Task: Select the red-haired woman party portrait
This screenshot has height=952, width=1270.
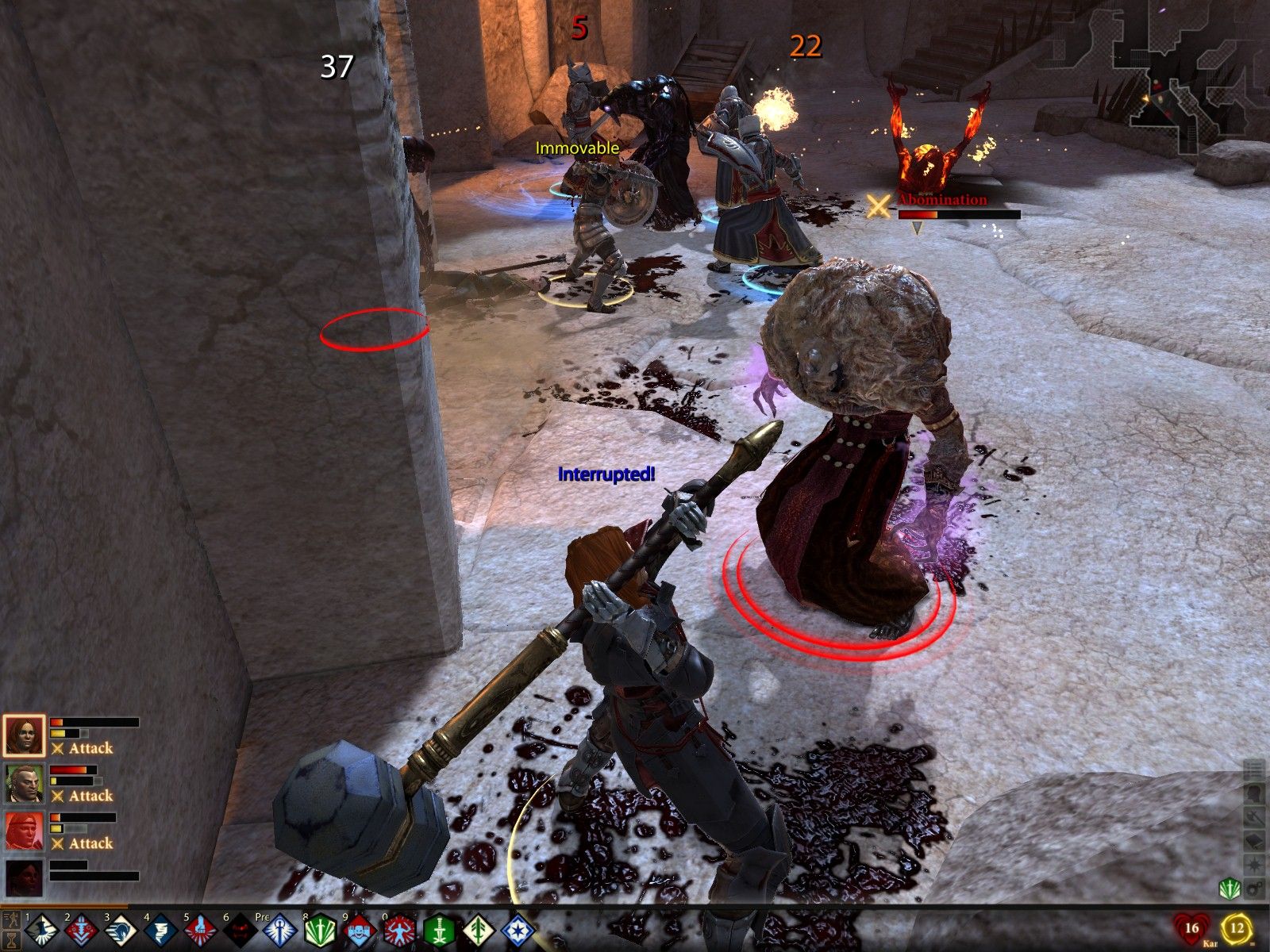Action: coord(25,736)
